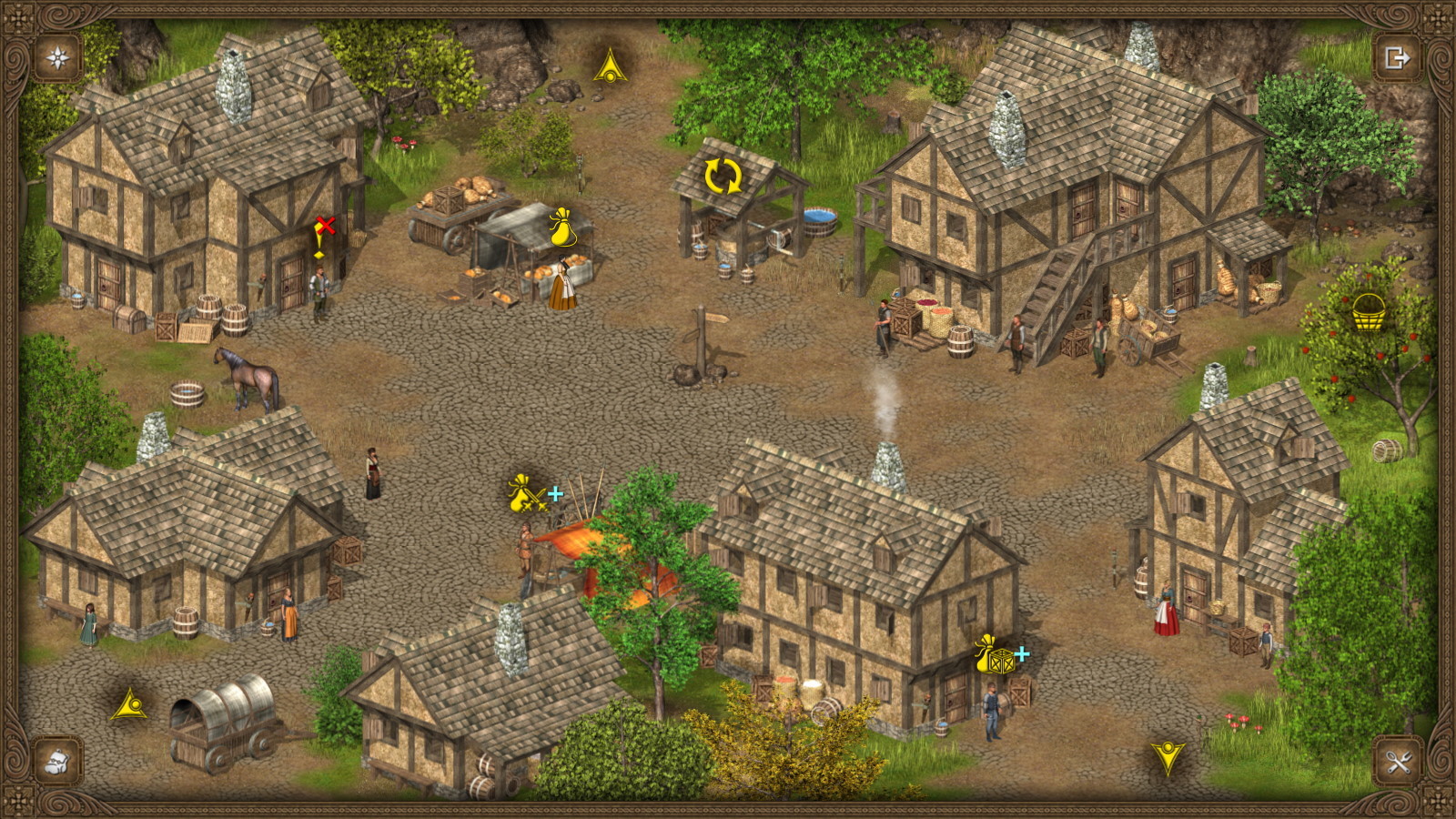Open the compass star map icon top-left
Screen dimensions: 1456x819
[56, 57]
